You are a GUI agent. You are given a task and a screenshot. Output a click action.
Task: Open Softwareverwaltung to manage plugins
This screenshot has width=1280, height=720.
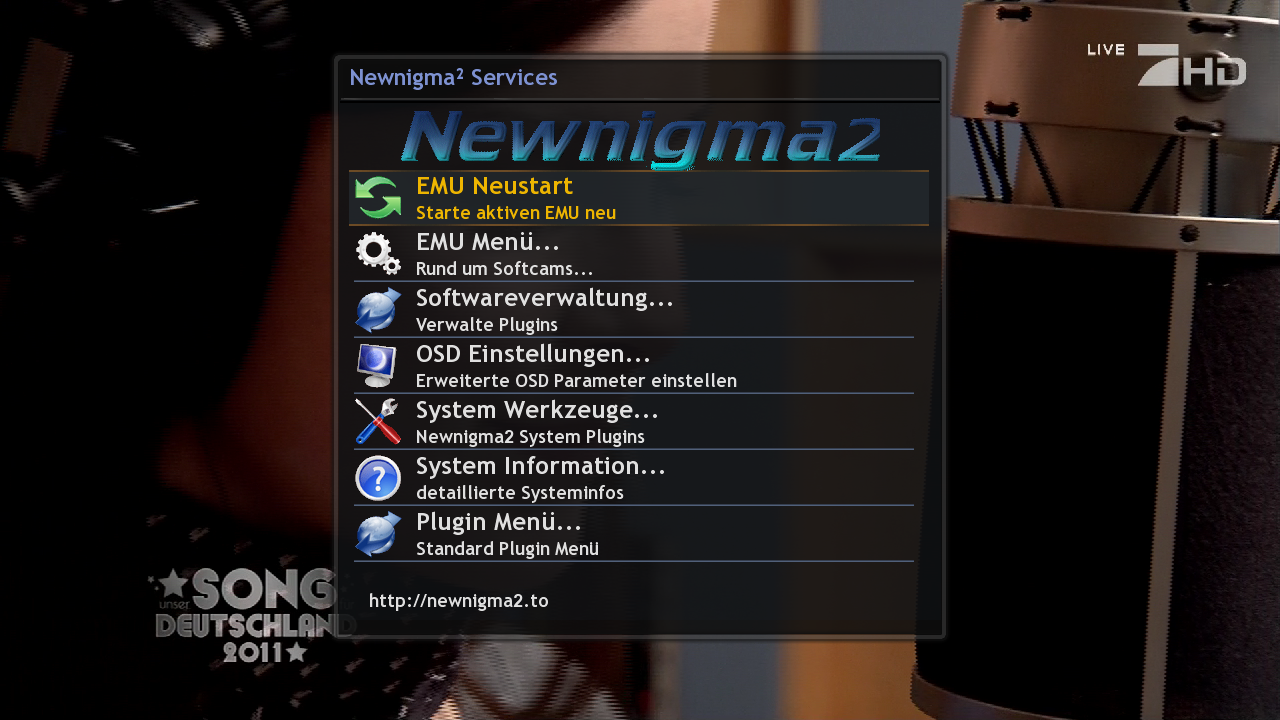tap(544, 299)
